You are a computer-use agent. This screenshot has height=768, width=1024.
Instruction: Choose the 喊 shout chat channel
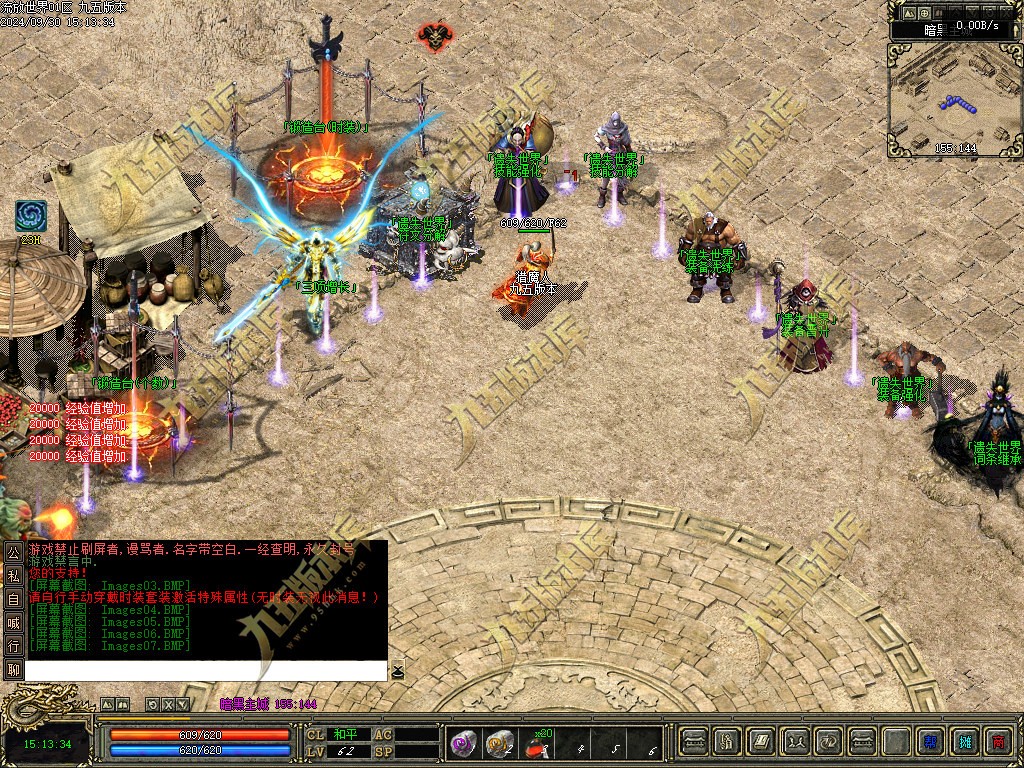point(13,622)
